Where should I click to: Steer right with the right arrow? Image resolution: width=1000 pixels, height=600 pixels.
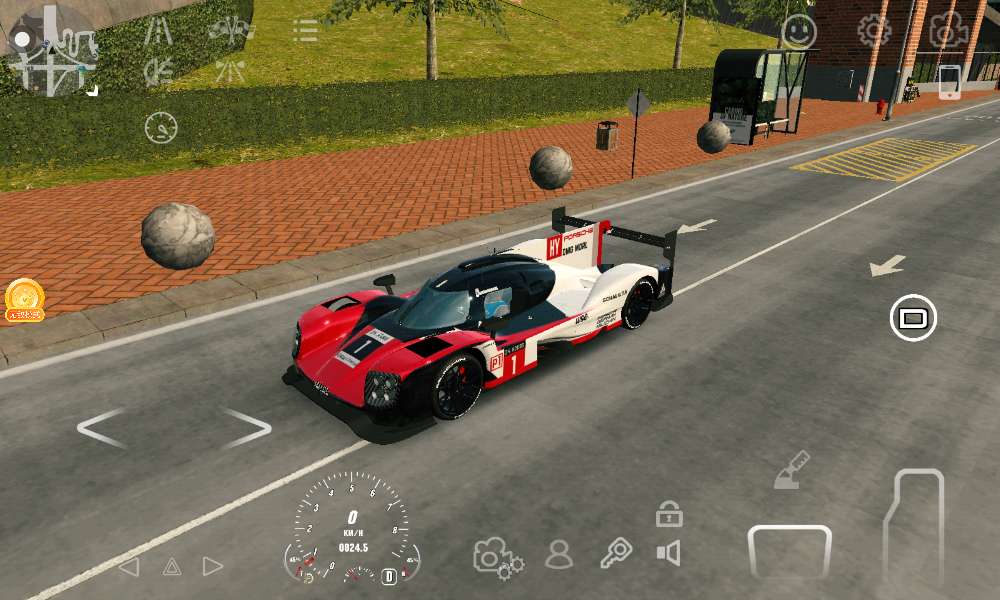[246, 428]
